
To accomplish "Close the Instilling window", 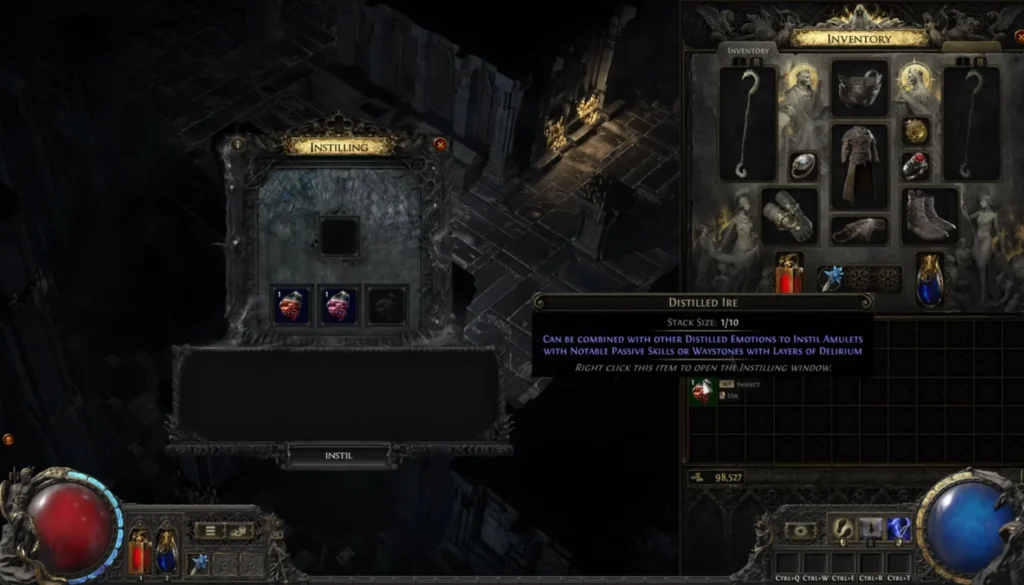I will click(440, 144).
